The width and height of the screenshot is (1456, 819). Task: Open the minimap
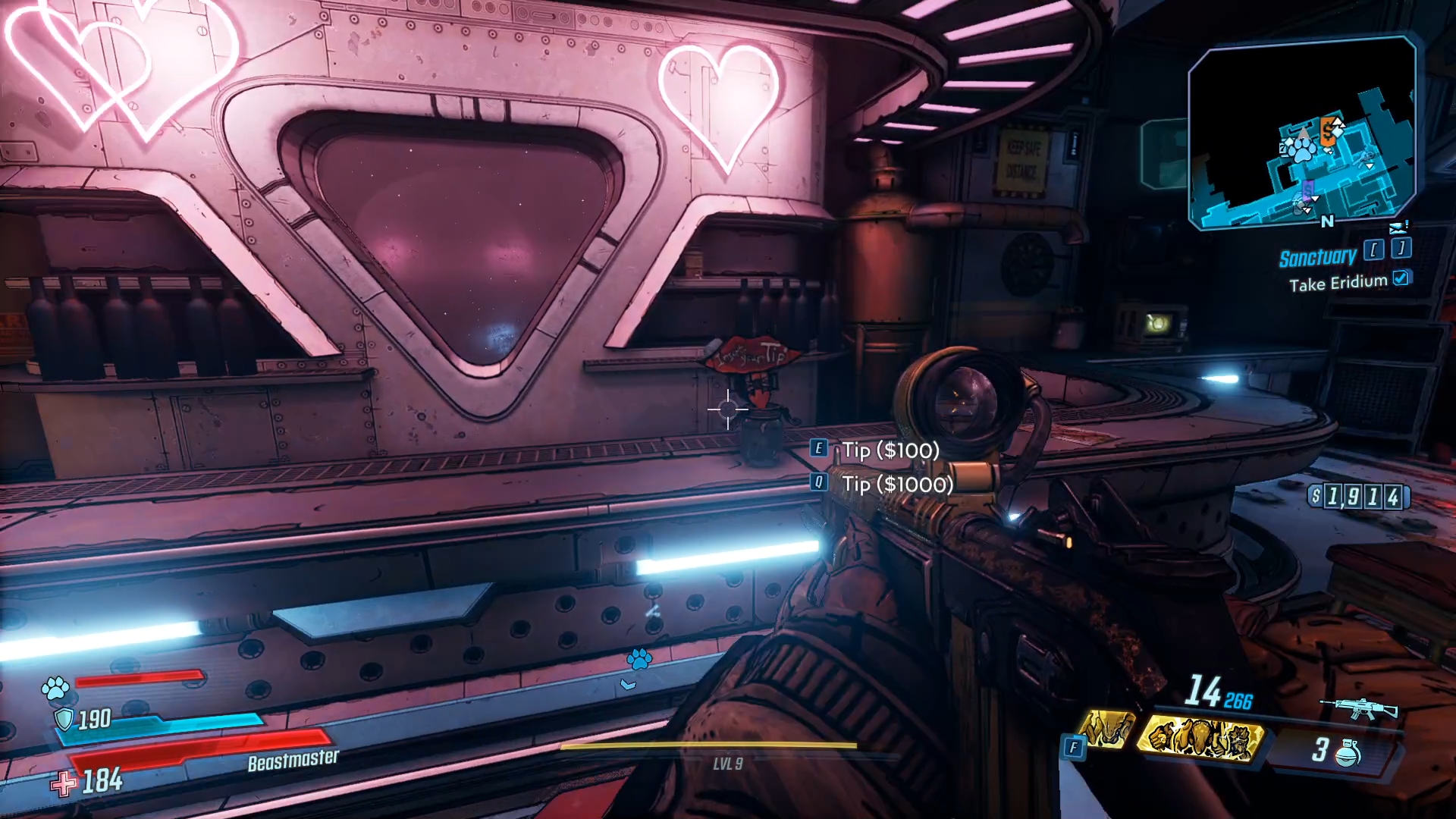1301,133
